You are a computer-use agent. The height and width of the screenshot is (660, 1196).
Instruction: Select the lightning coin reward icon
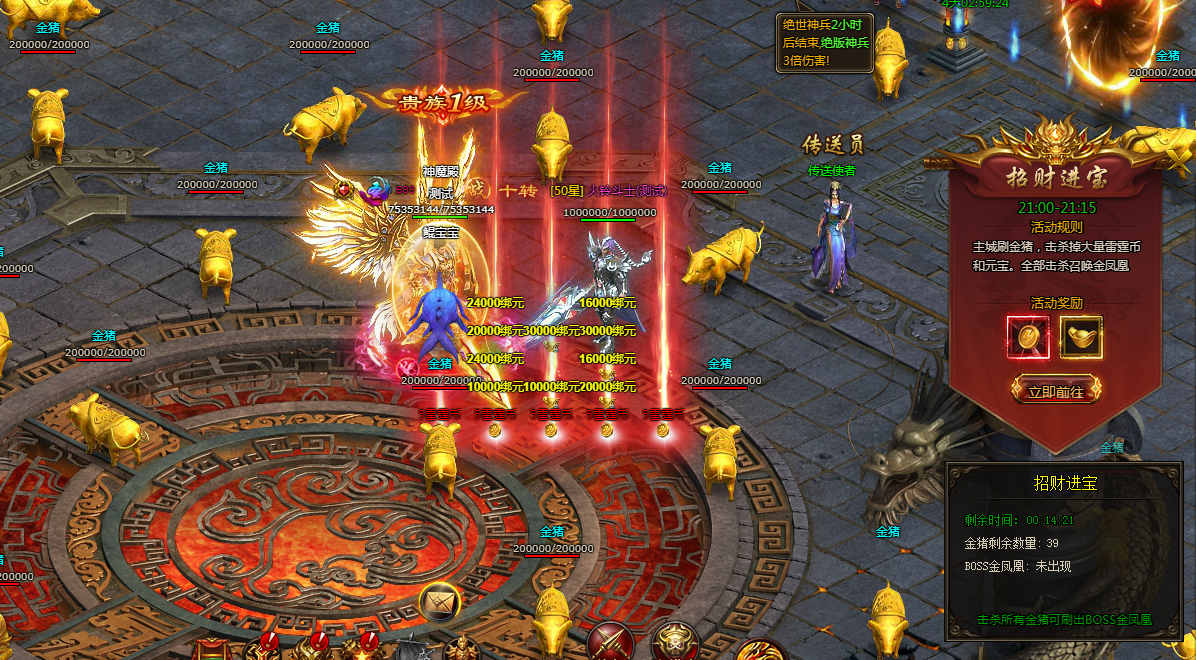[1028, 338]
